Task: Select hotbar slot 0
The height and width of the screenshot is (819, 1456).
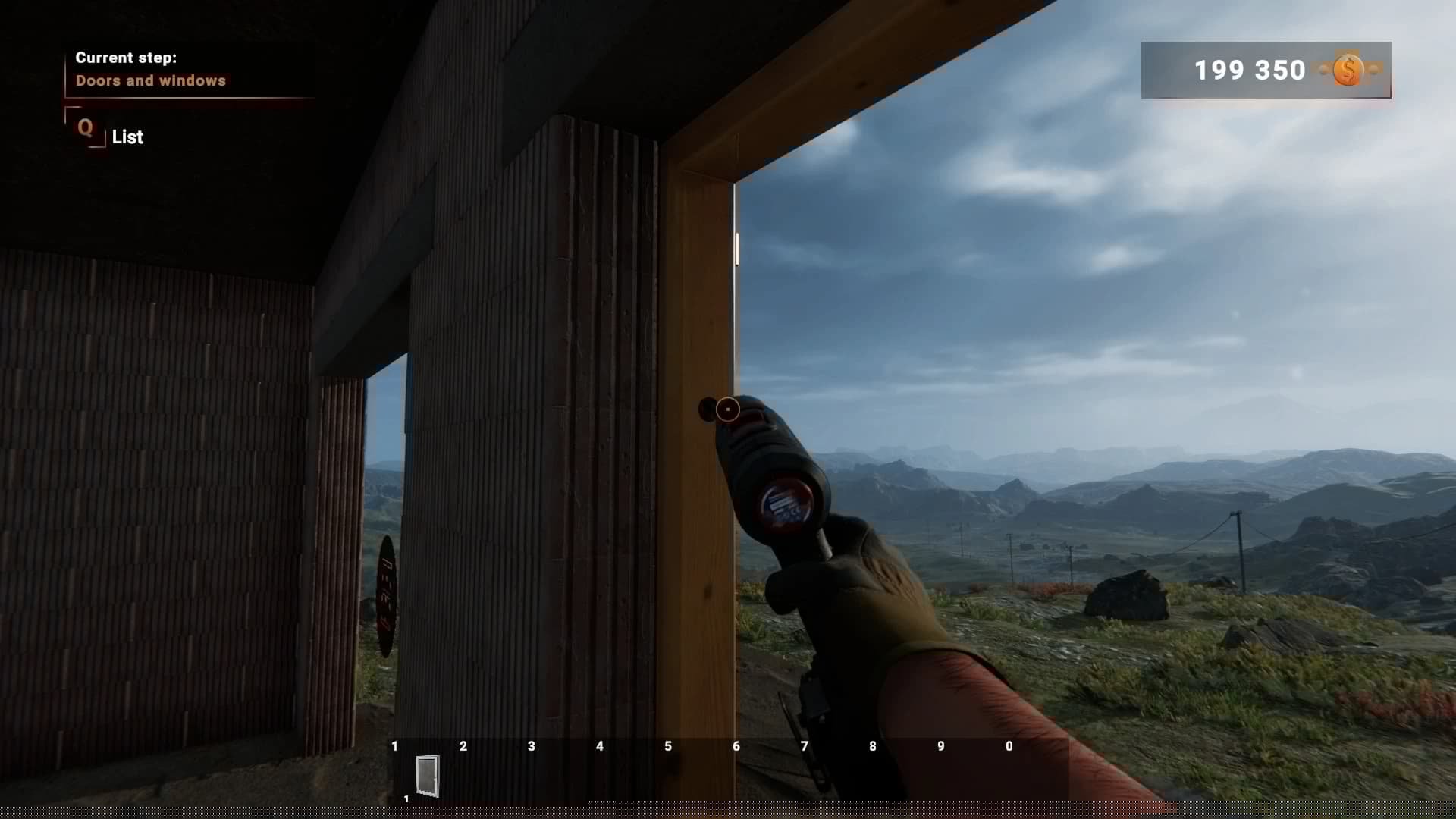Action: point(1009,746)
